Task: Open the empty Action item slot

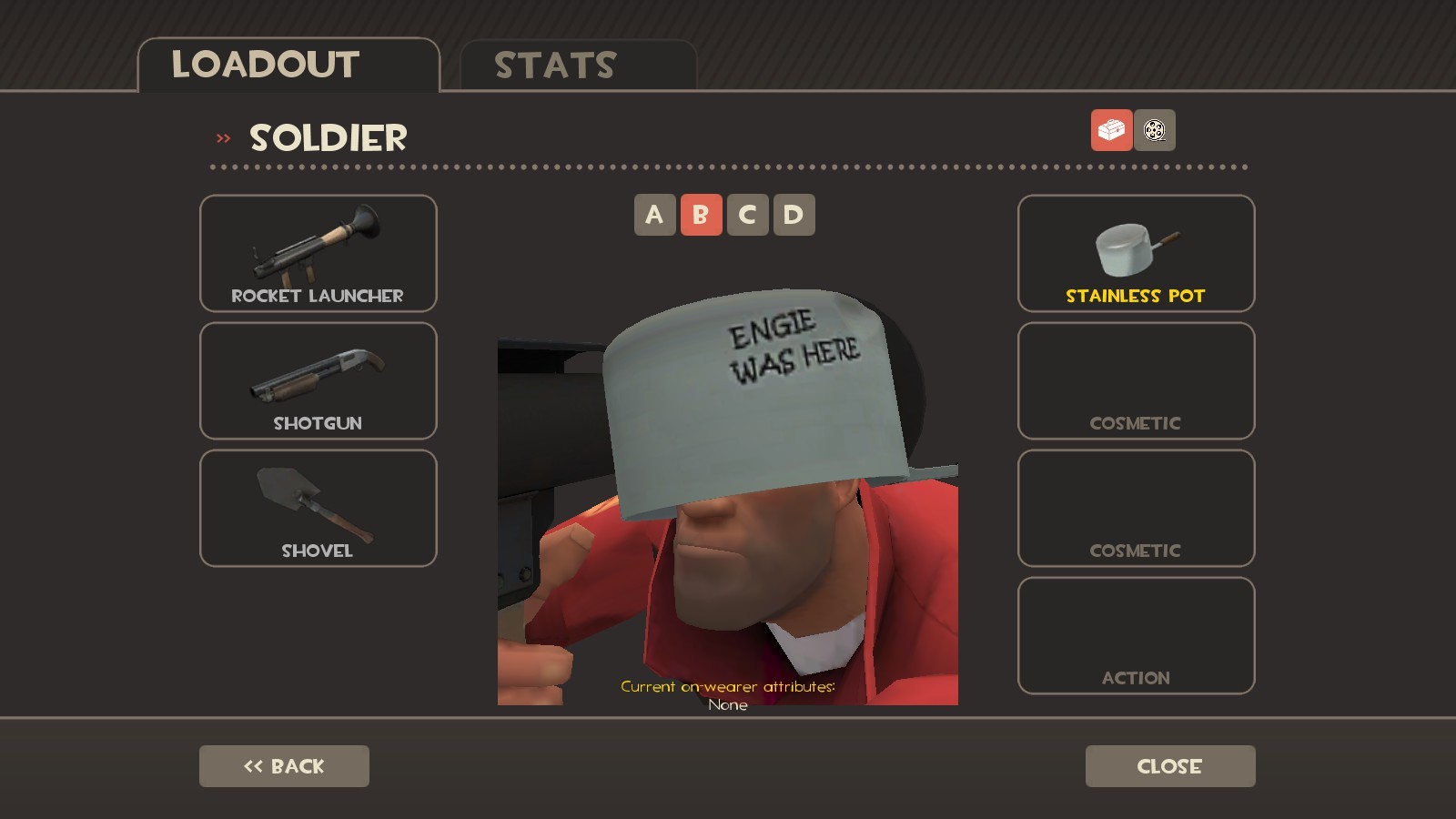Action: (1135, 634)
